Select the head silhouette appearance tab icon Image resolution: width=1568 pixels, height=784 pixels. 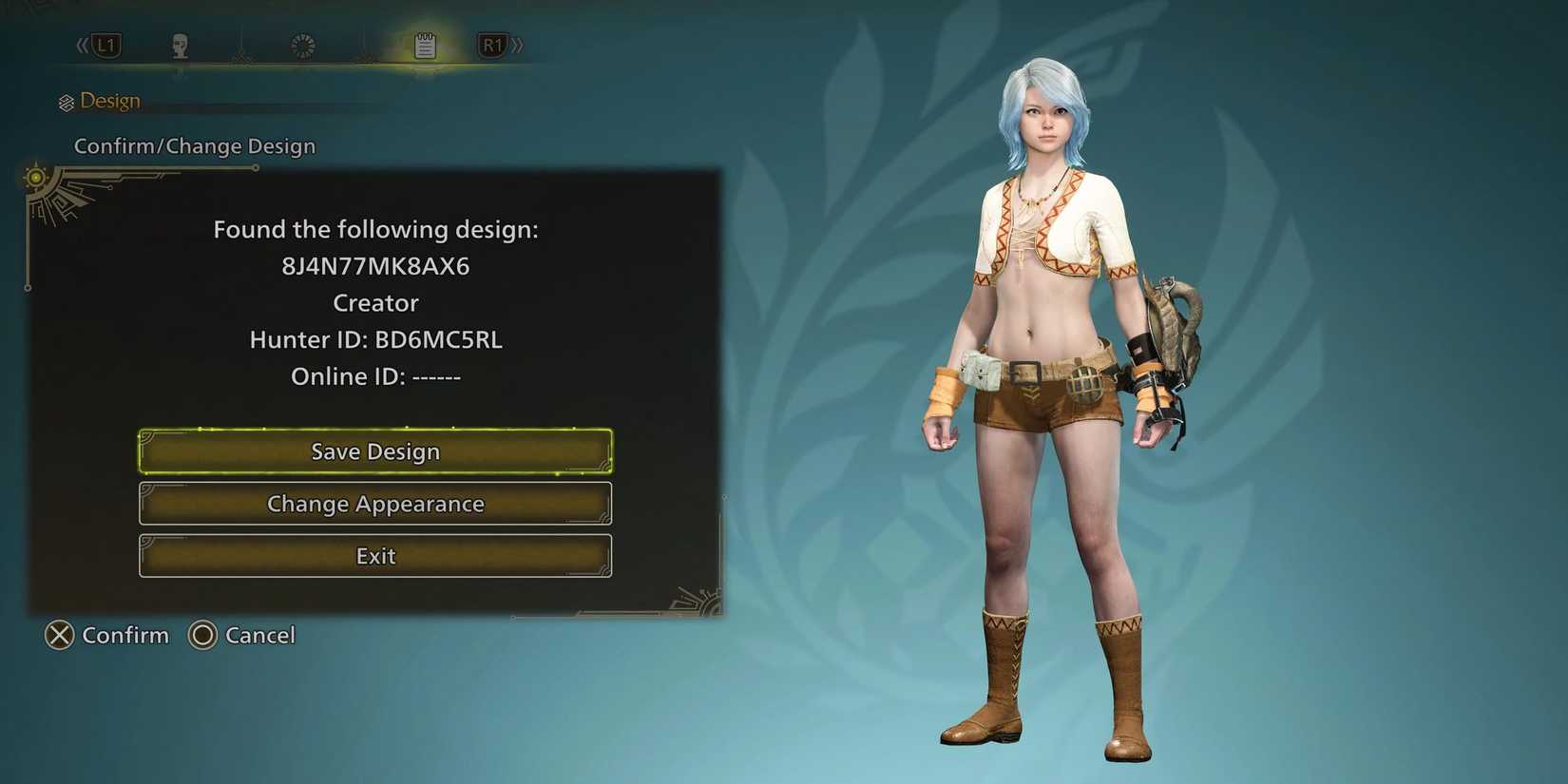181,45
